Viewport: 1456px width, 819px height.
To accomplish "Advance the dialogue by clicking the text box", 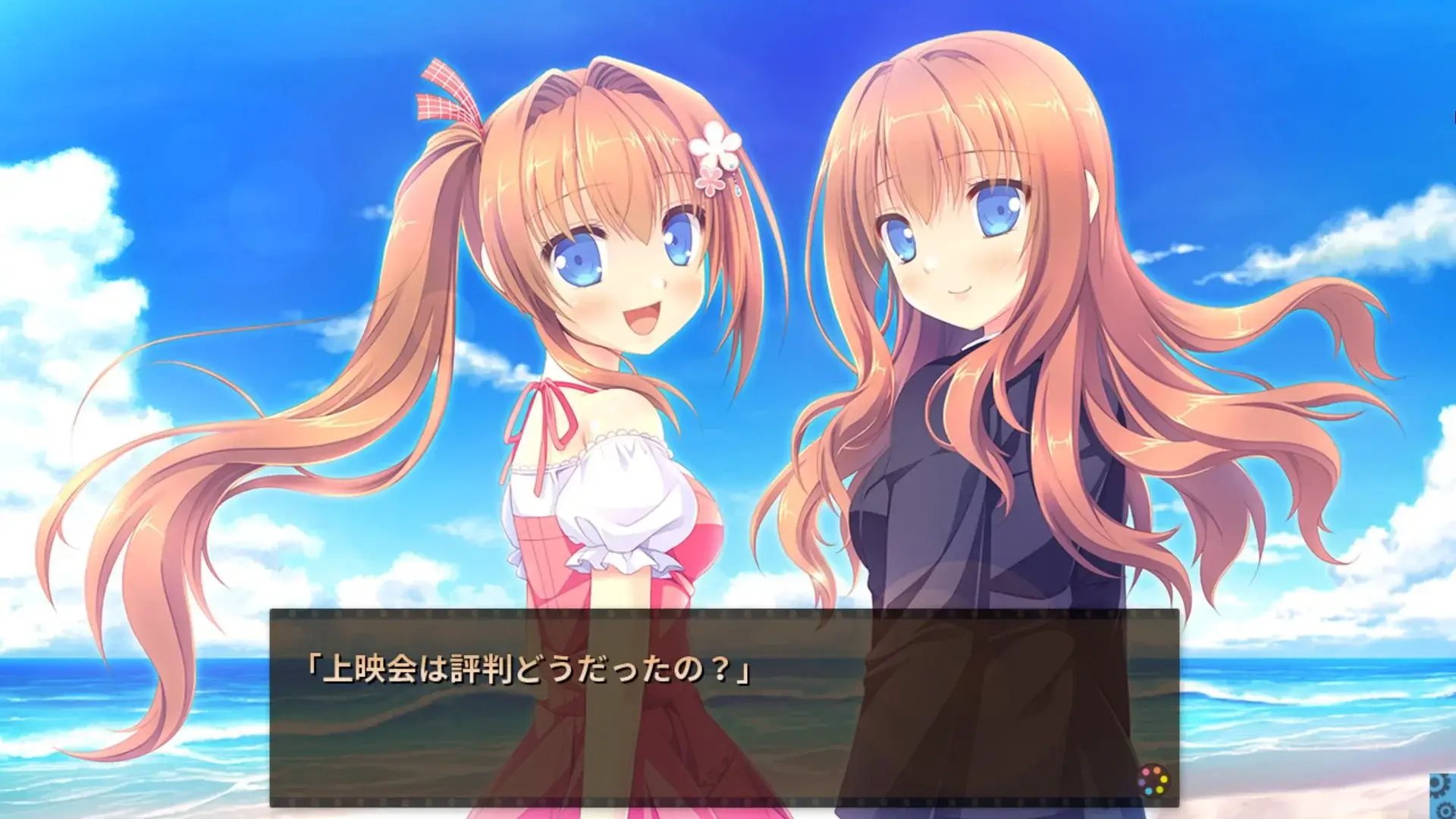I will [728, 705].
